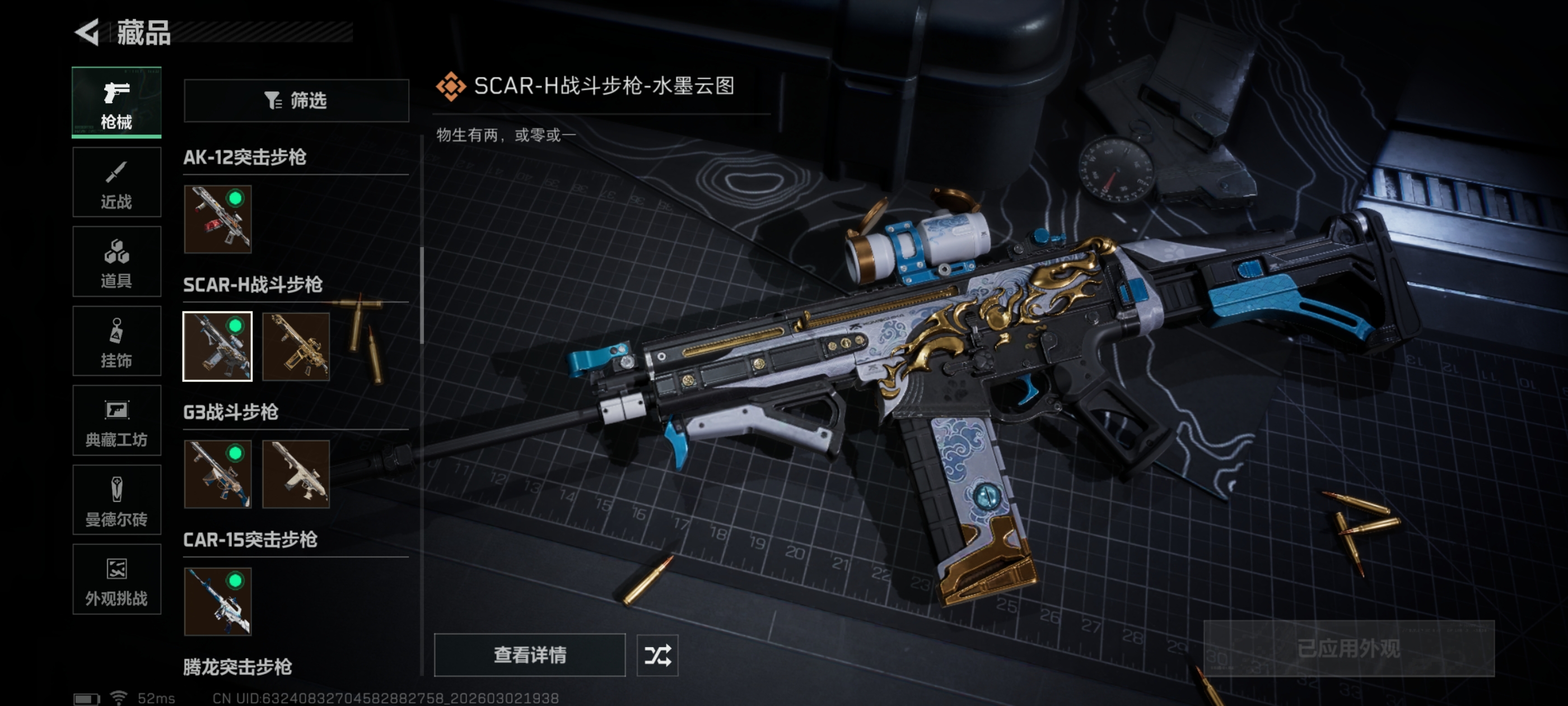Select the white G3 skin thumbnail
The image size is (1568, 706).
point(296,474)
